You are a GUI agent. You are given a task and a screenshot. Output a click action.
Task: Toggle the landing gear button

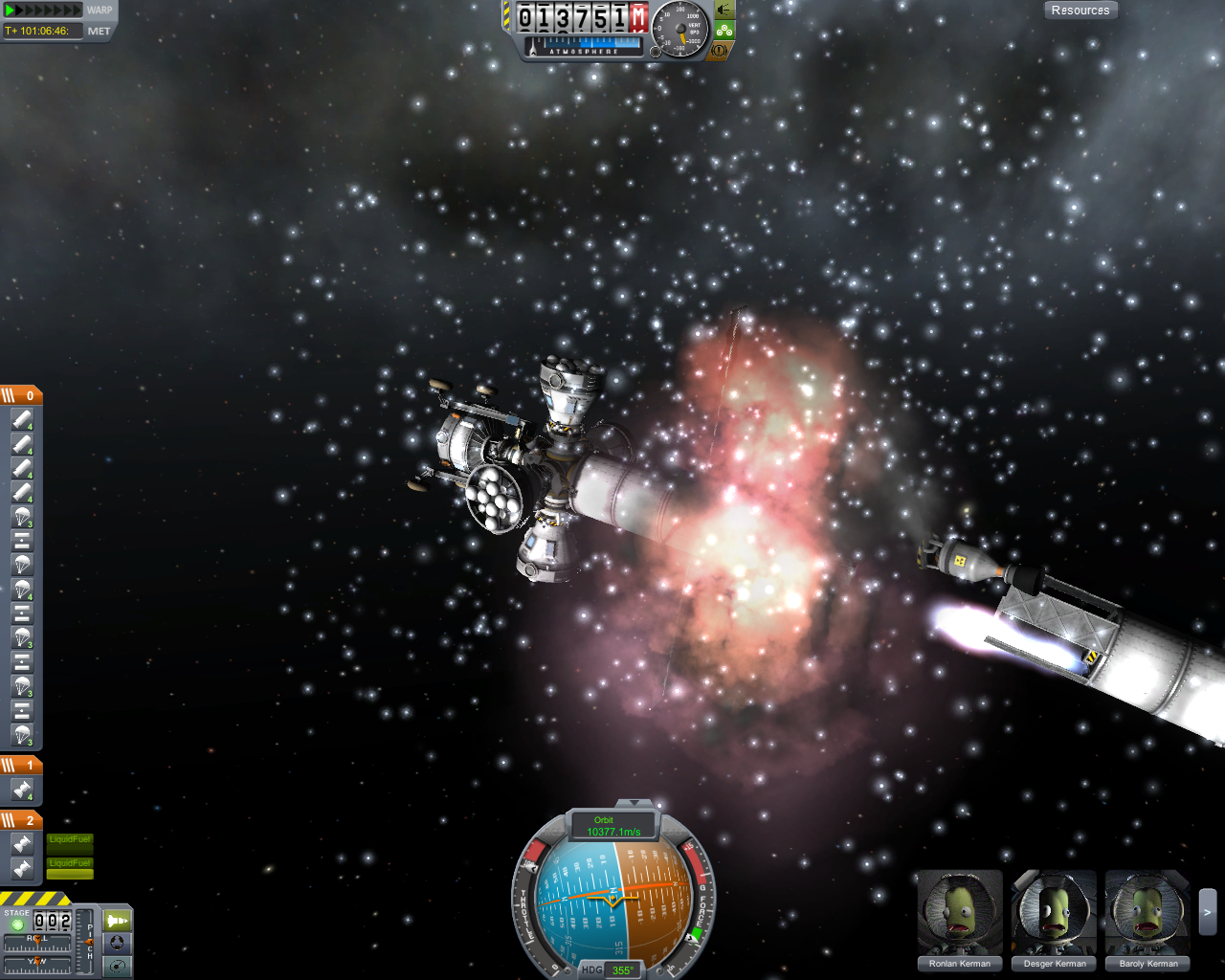pos(724,30)
